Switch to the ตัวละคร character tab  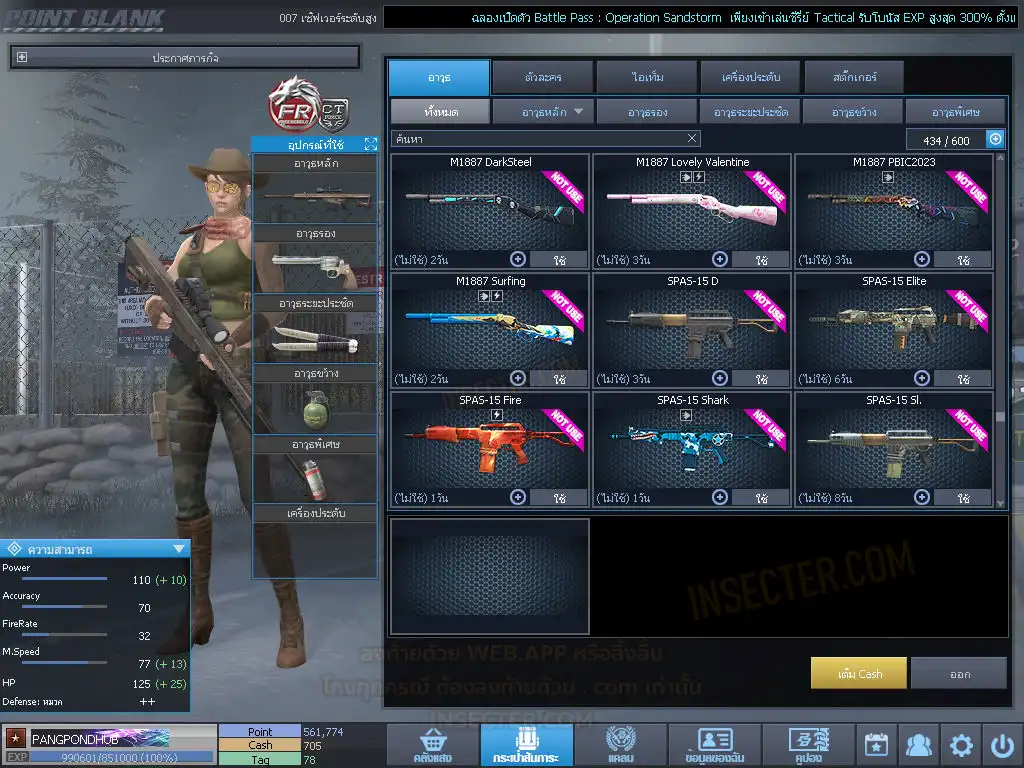tap(542, 77)
